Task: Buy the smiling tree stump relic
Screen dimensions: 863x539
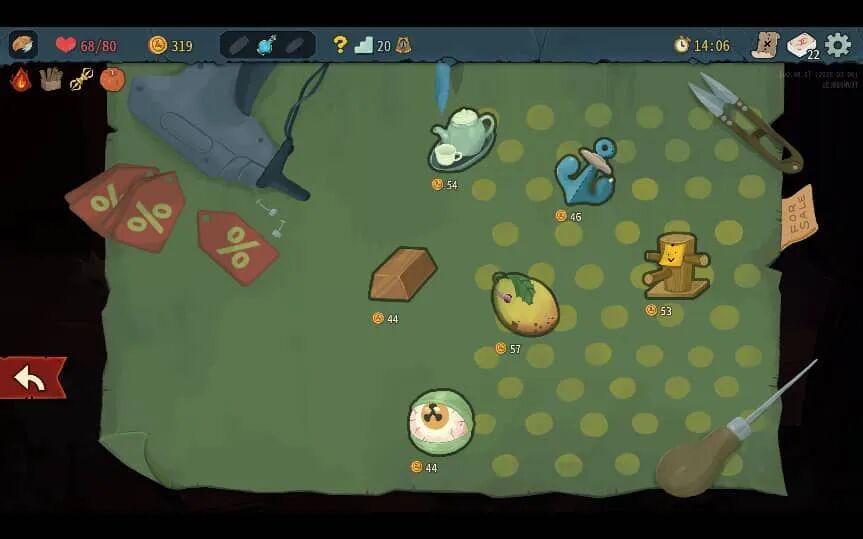Action: [676, 265]
